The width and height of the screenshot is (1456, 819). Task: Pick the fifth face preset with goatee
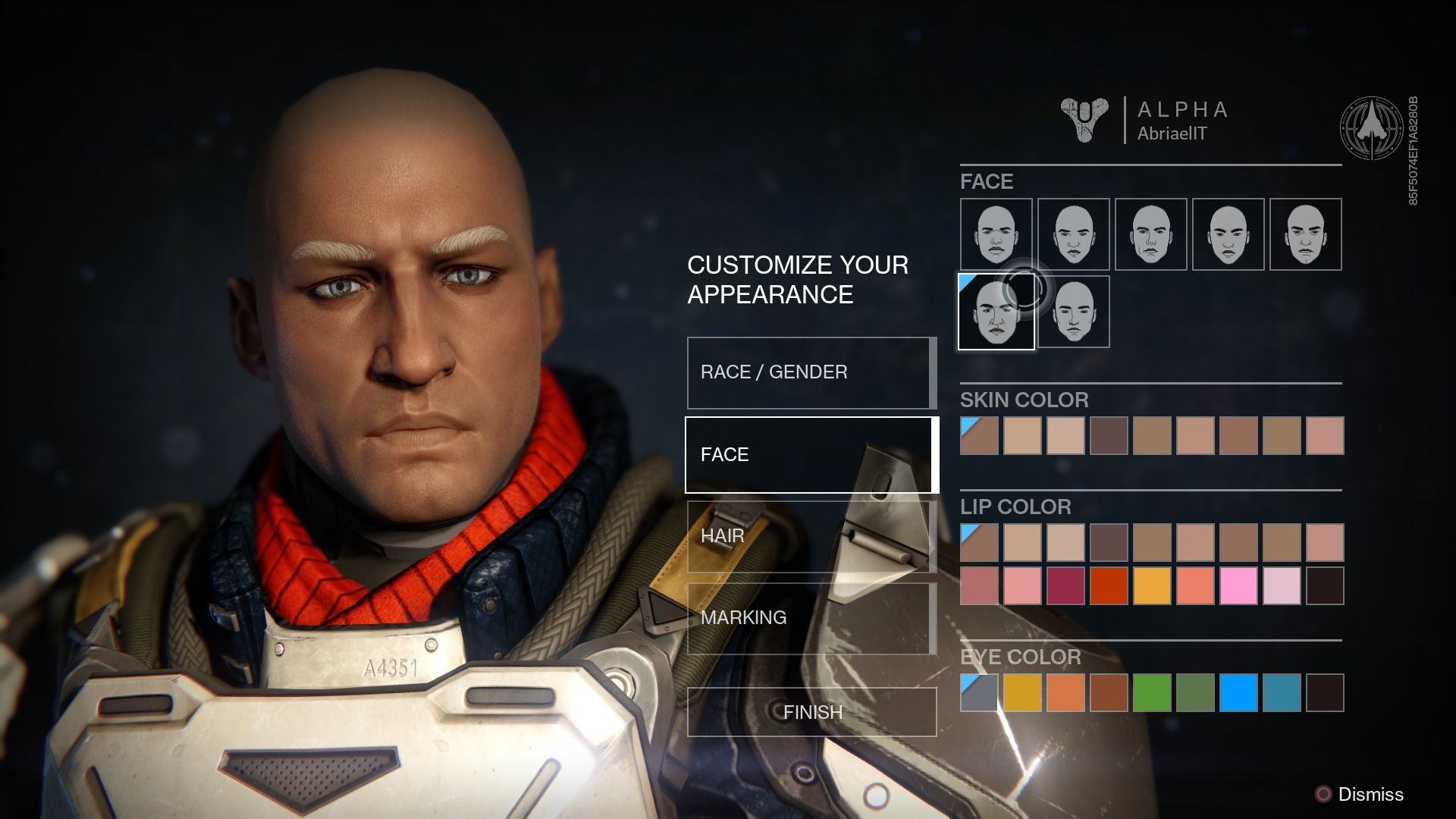point(1306,234)
